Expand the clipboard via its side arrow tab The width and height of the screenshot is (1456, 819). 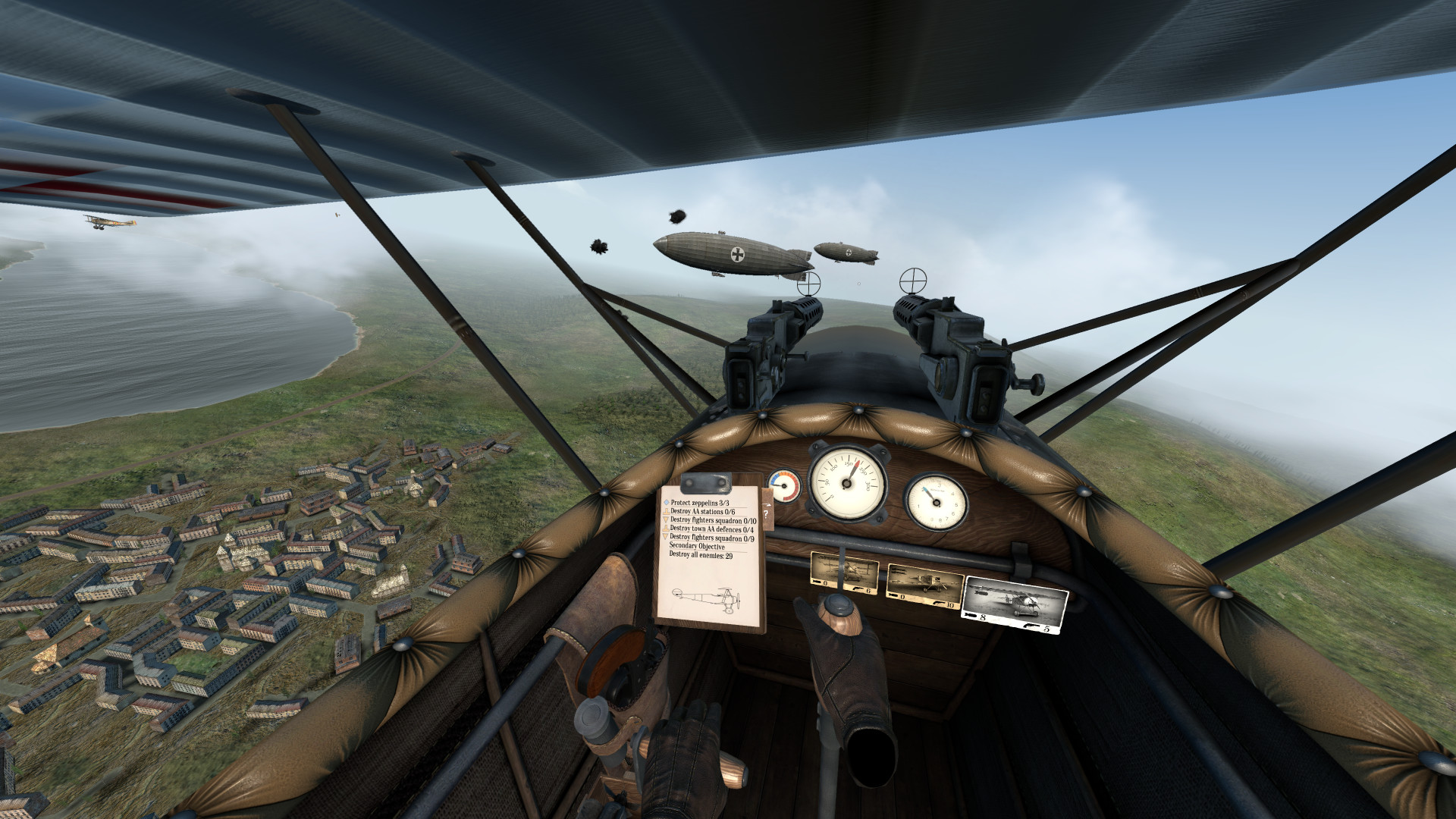768,504
